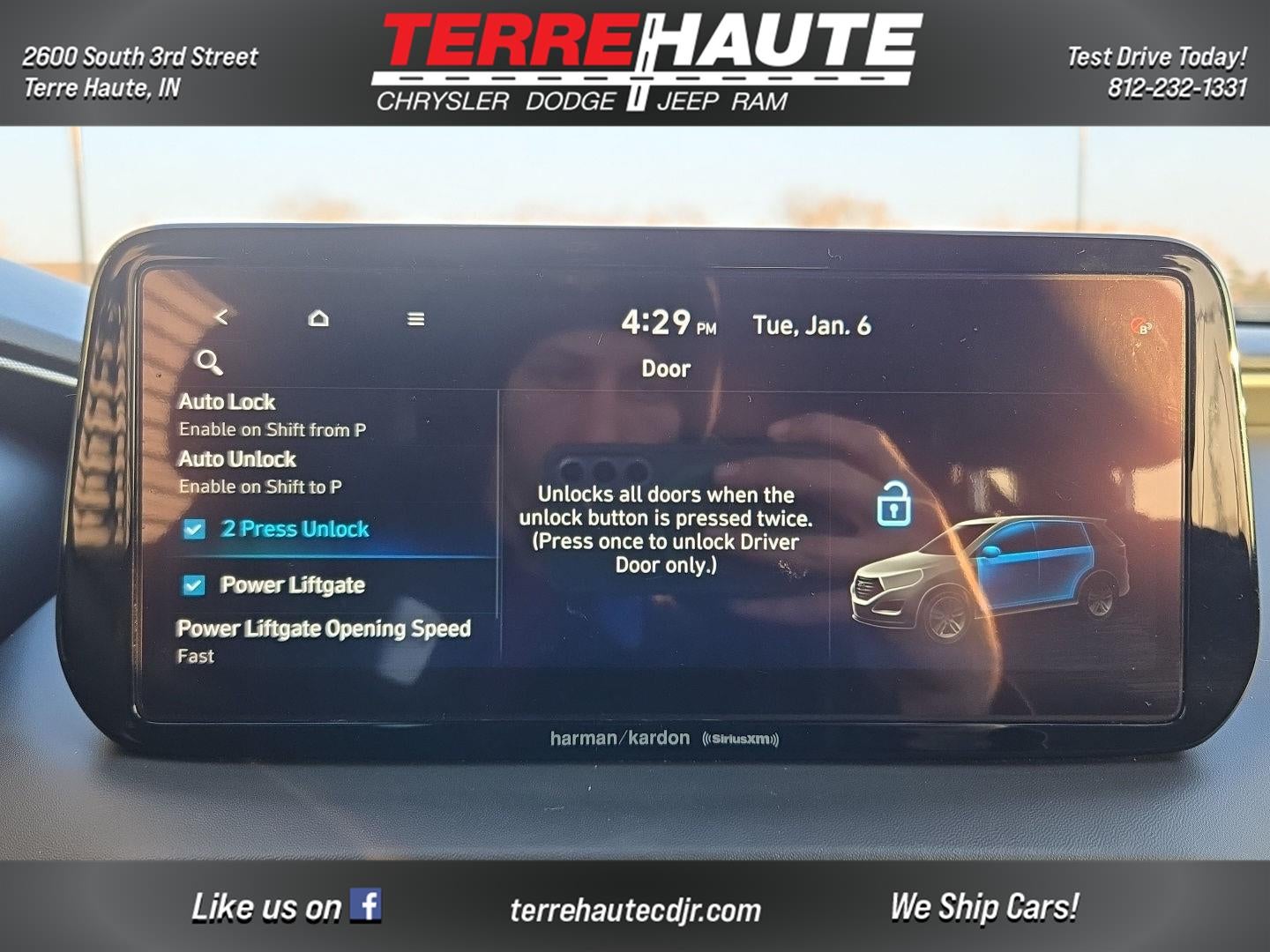Disable the 2 Press Unlock checkbox
The width and height of the screenshot is (1270, 952).
coord(196,529)
